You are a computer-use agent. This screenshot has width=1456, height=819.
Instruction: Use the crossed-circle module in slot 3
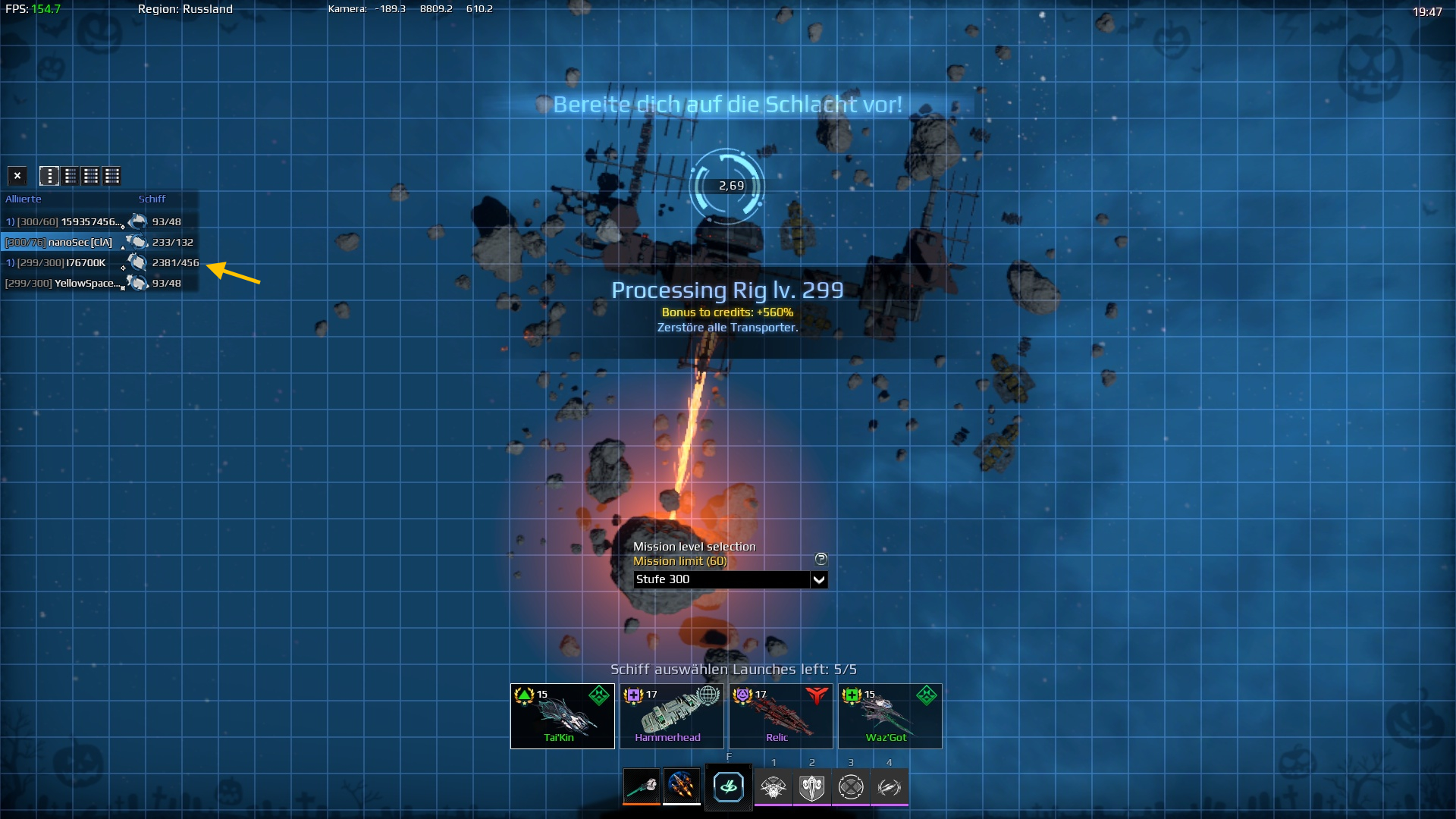coord(851,787)
